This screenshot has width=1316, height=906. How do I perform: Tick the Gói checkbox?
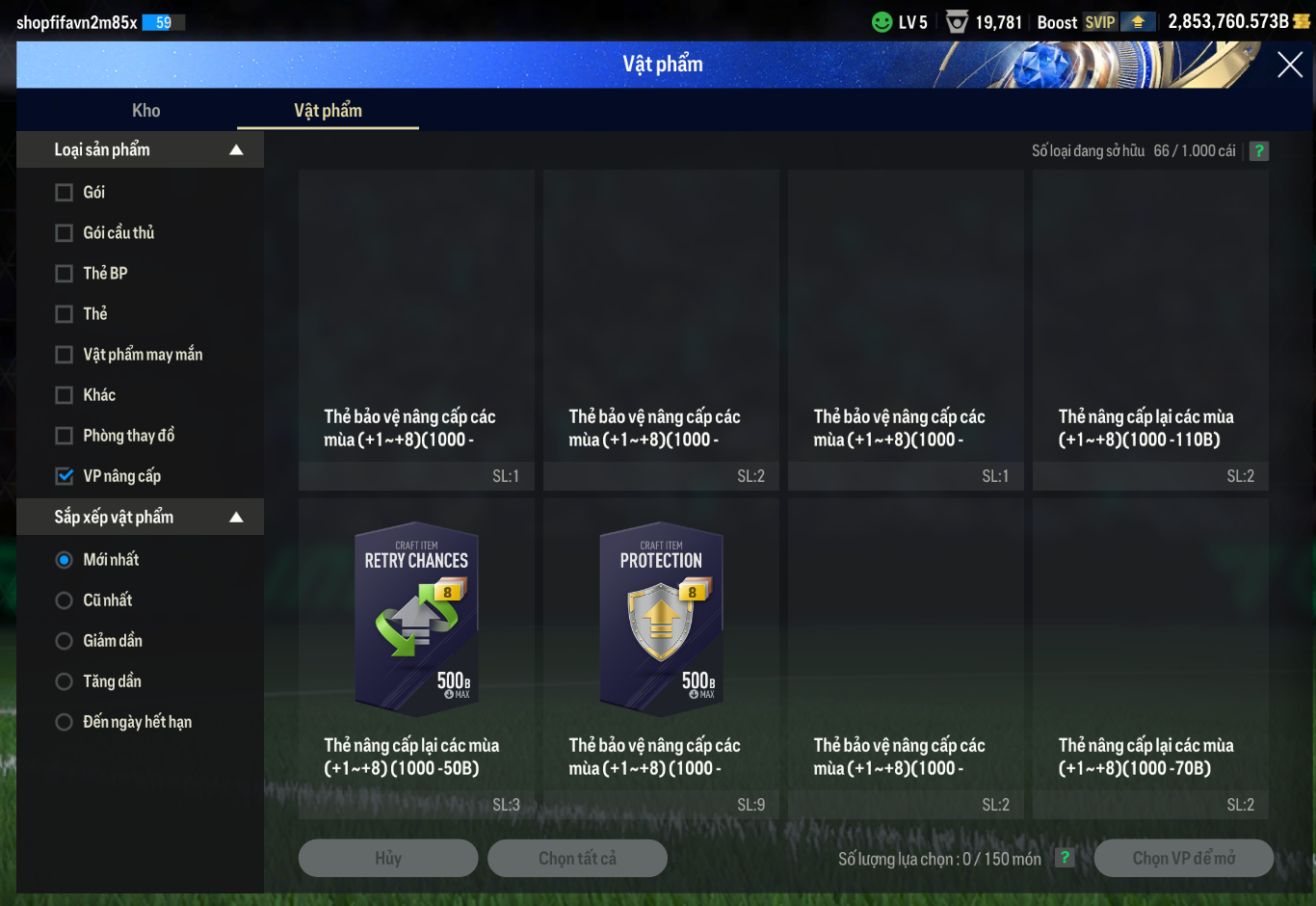pos(65,193)
